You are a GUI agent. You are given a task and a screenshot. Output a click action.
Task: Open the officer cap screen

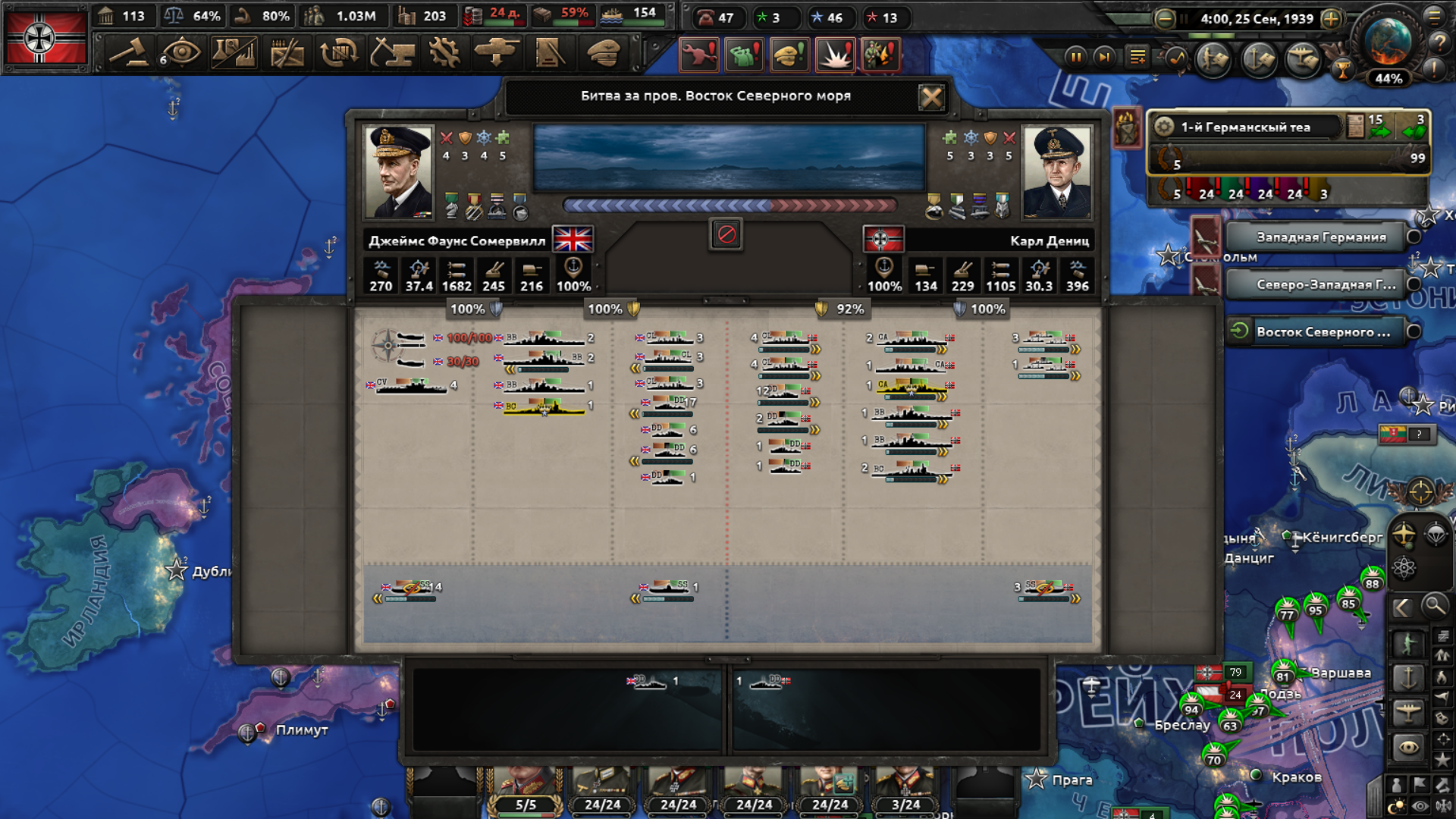point(603,53)
